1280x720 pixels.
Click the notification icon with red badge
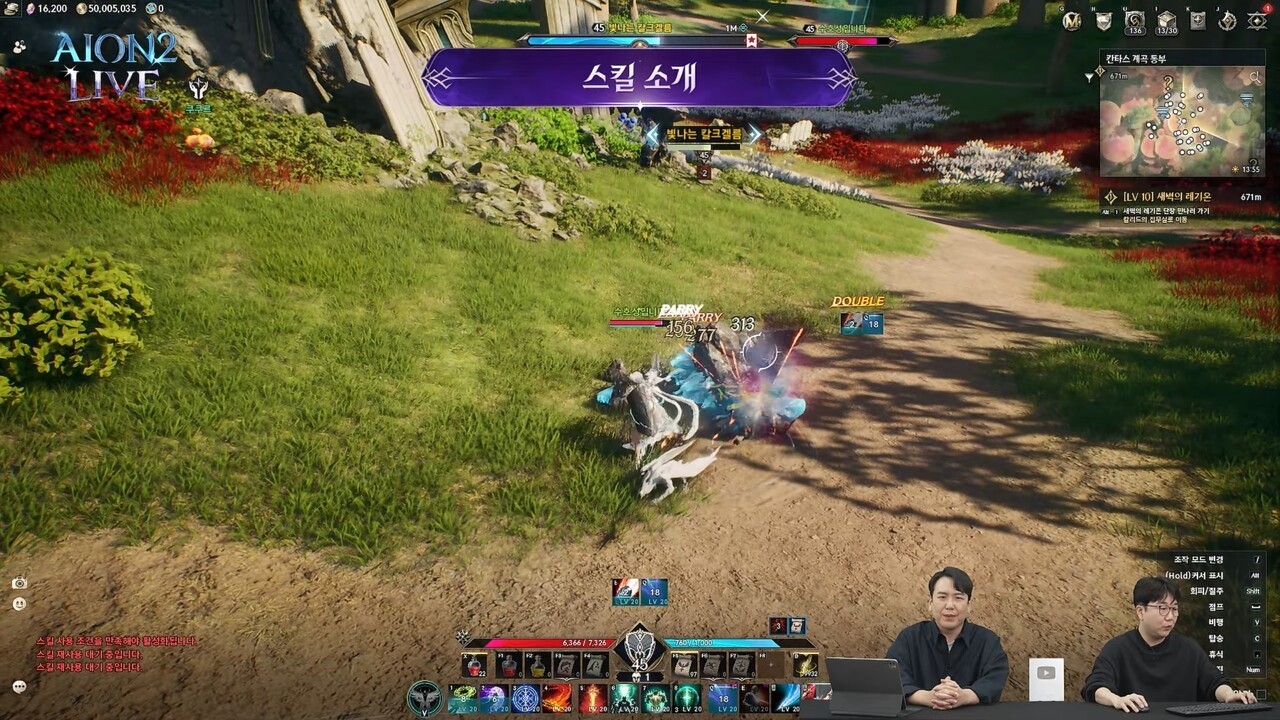pos(1258,20)
